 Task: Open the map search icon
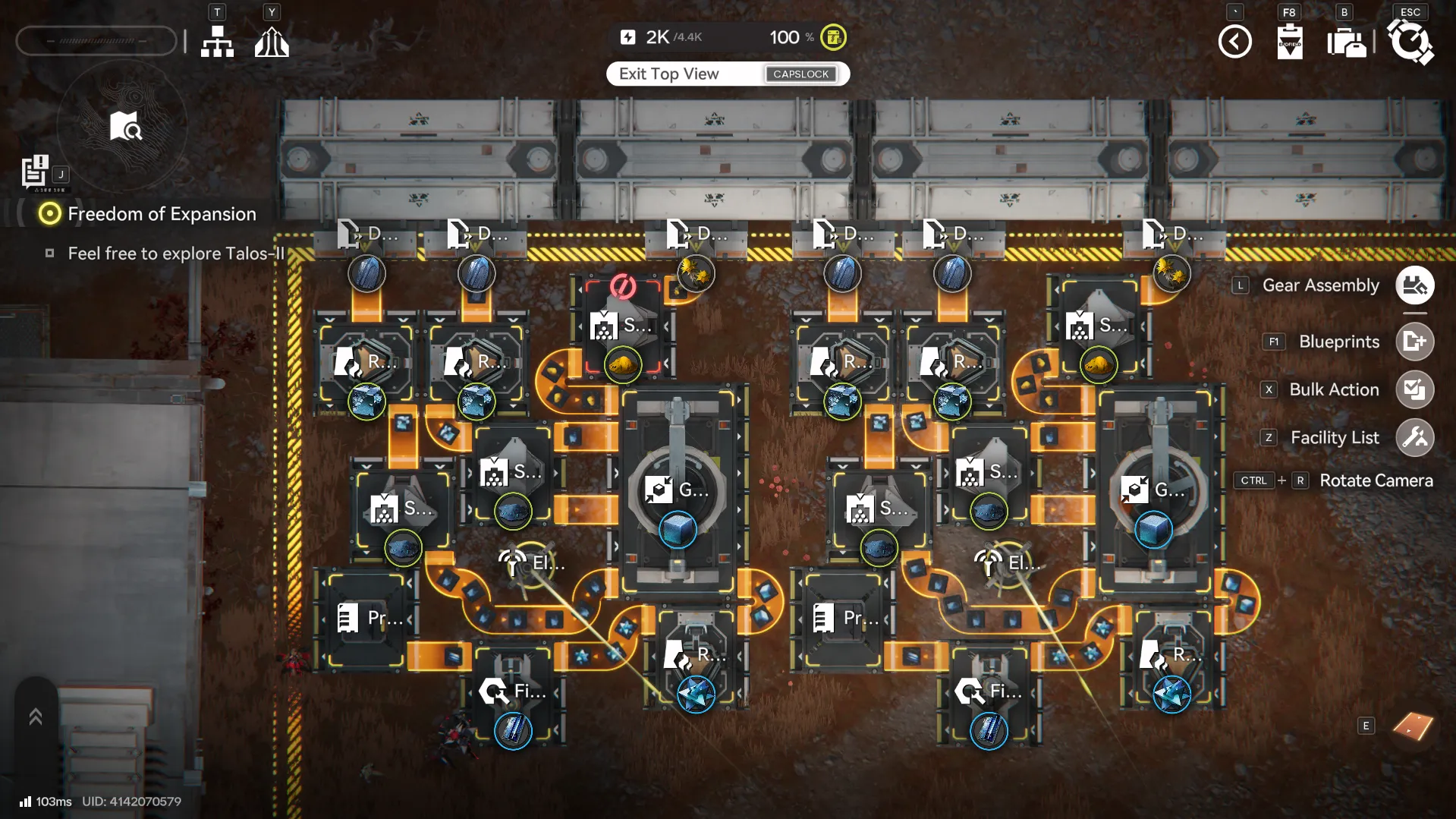coord(124,127)
